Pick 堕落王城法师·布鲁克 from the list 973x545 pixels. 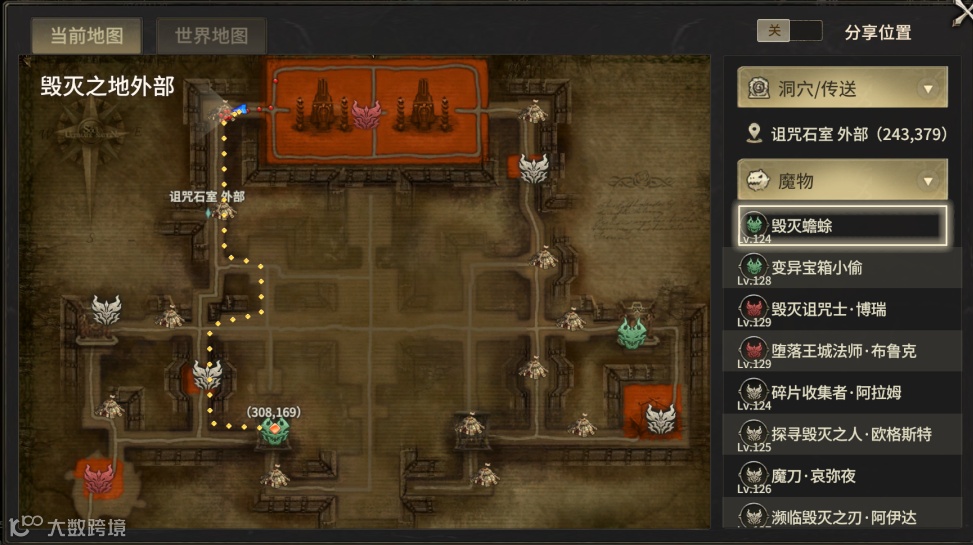click(841, 351)
